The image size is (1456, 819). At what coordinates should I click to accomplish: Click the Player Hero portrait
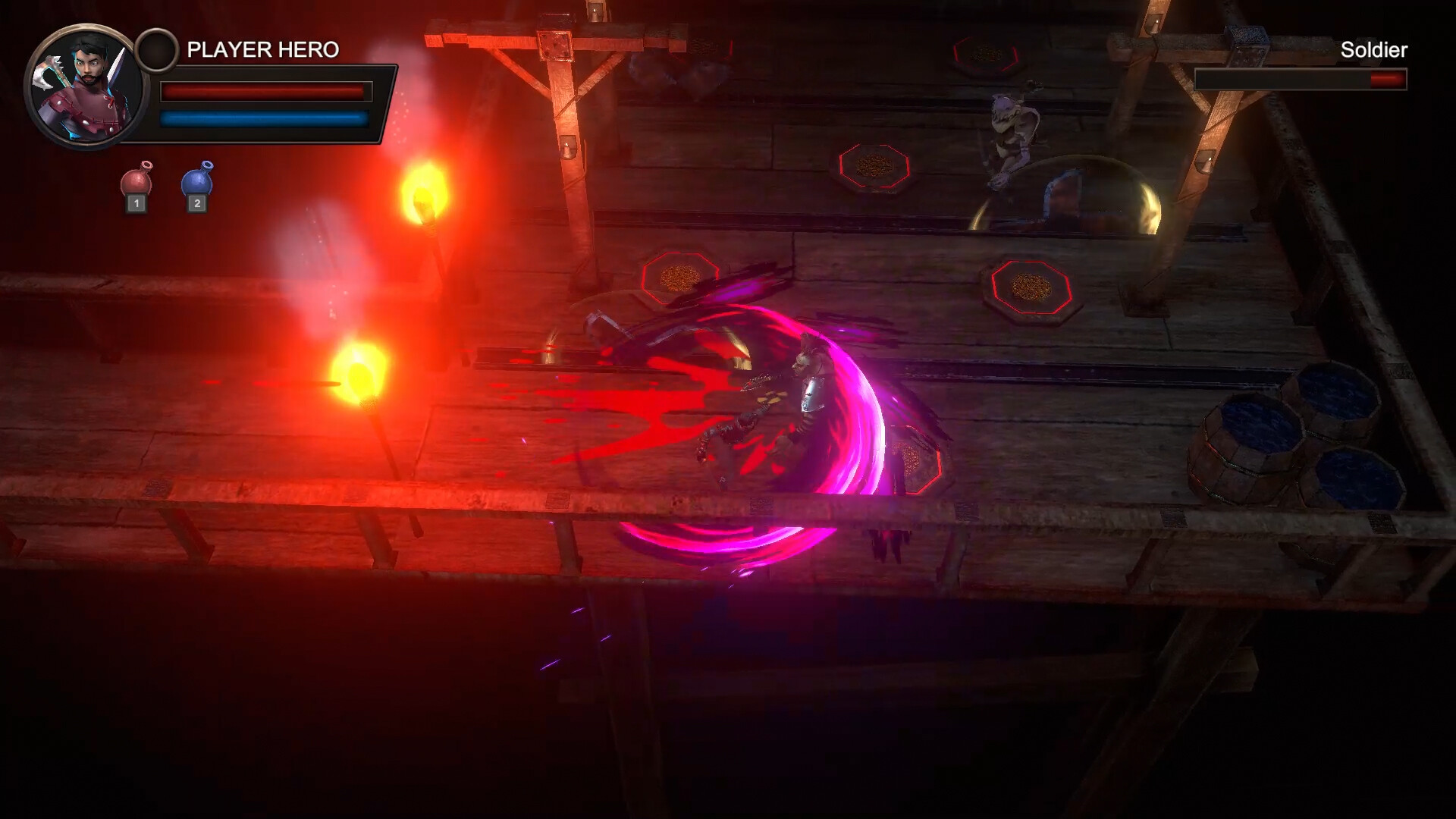[86, 86]
